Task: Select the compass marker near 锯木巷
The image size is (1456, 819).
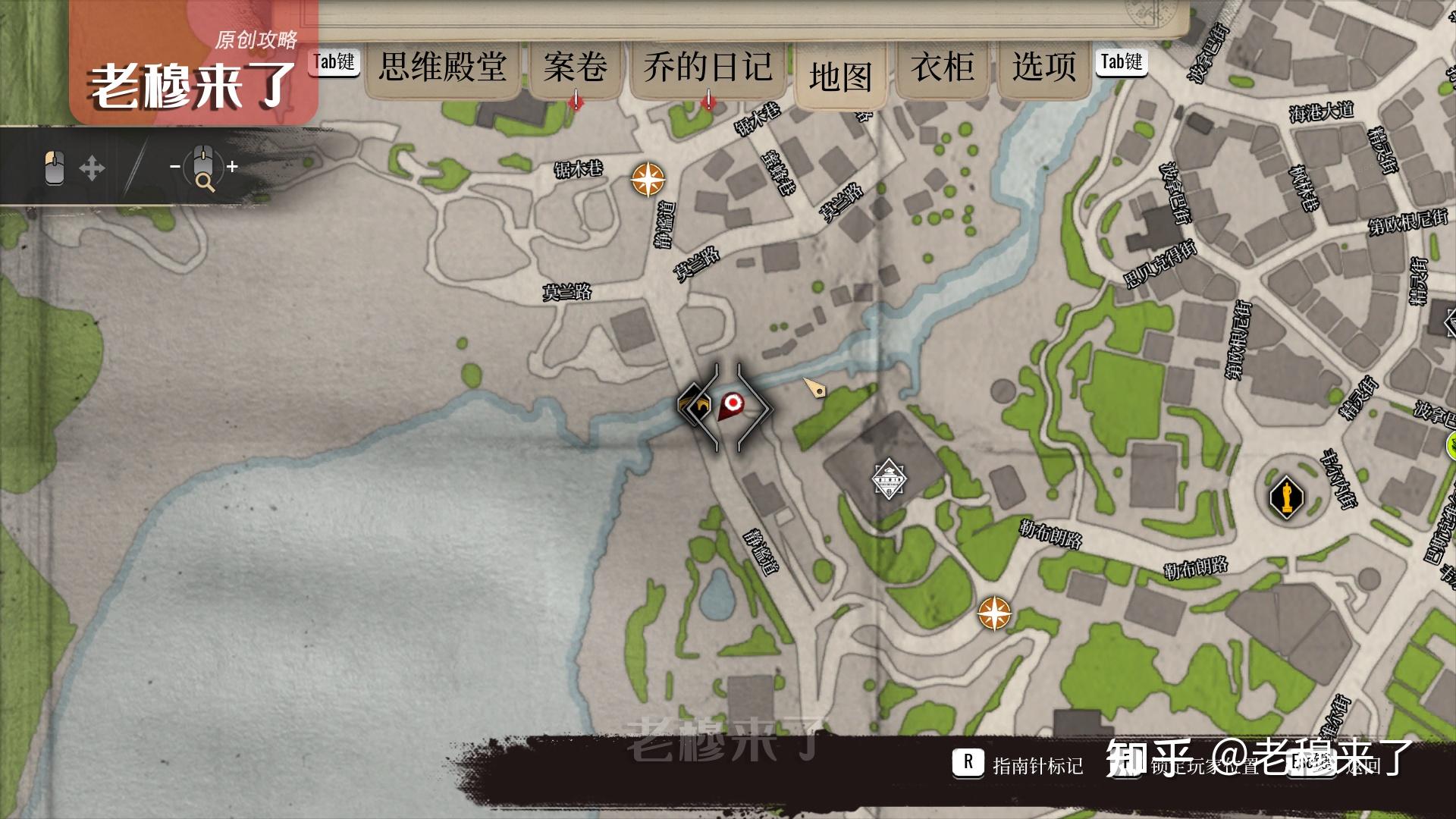Action: 648,180
